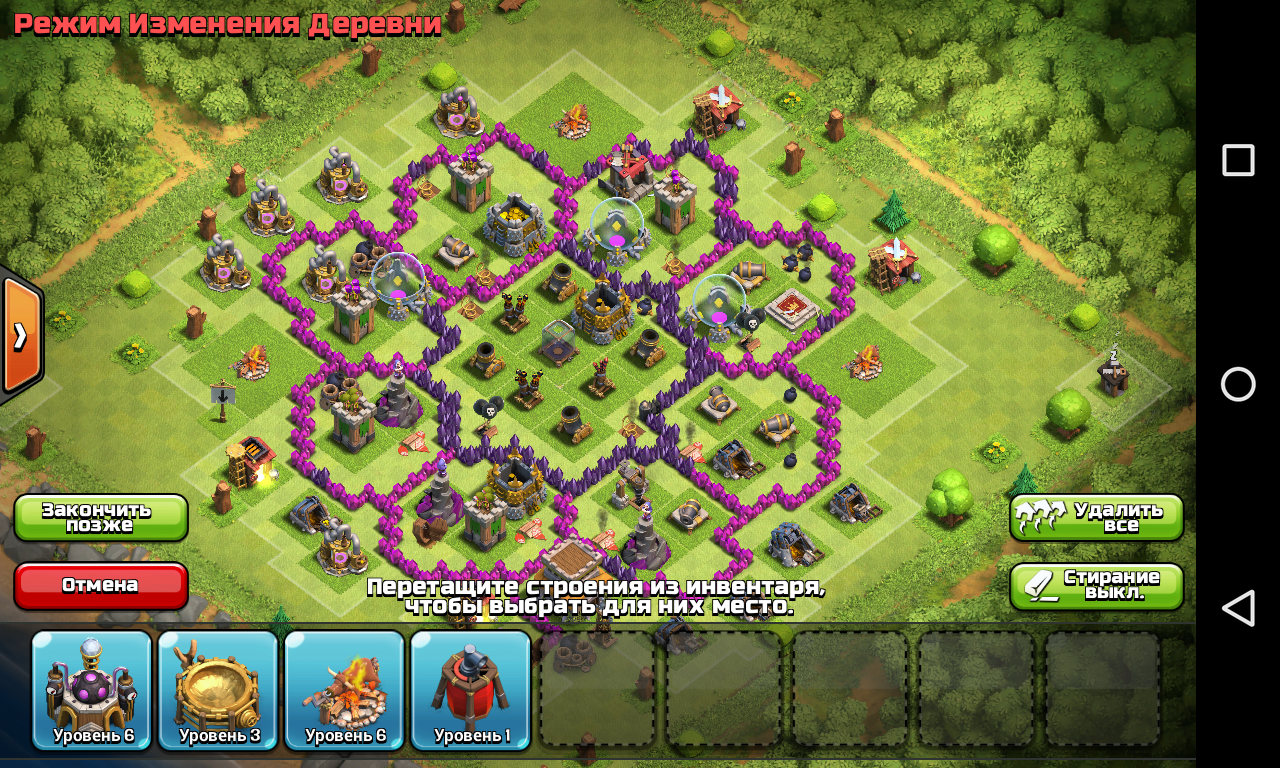The width and height of the screenshot is (1280, 768).
Task: Show recent apps with the square button
Action: pos(1238,160)
